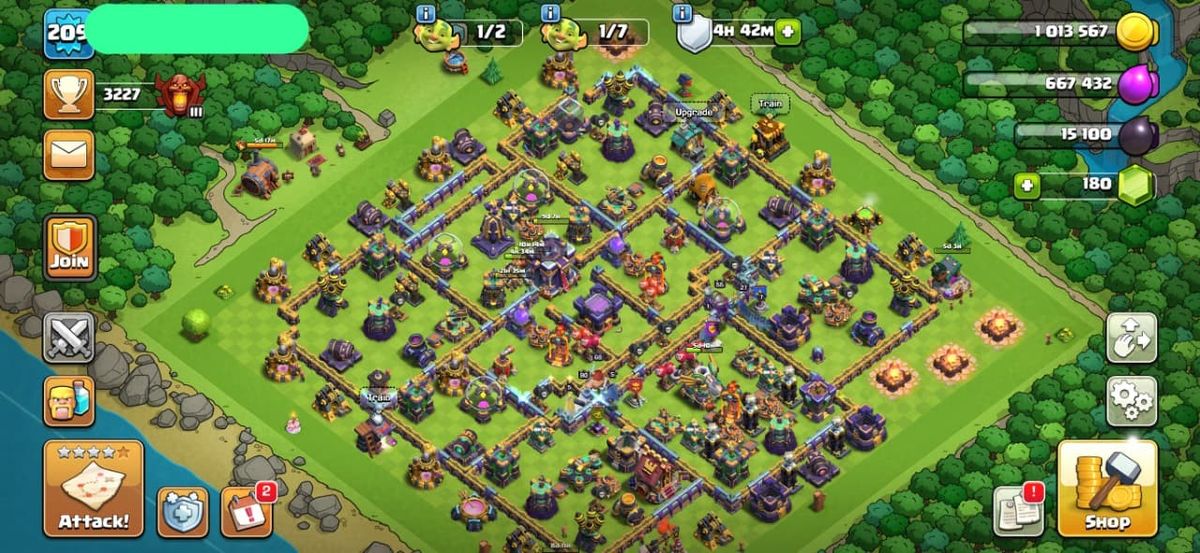Tap the Join clan button

click(70, 247)
